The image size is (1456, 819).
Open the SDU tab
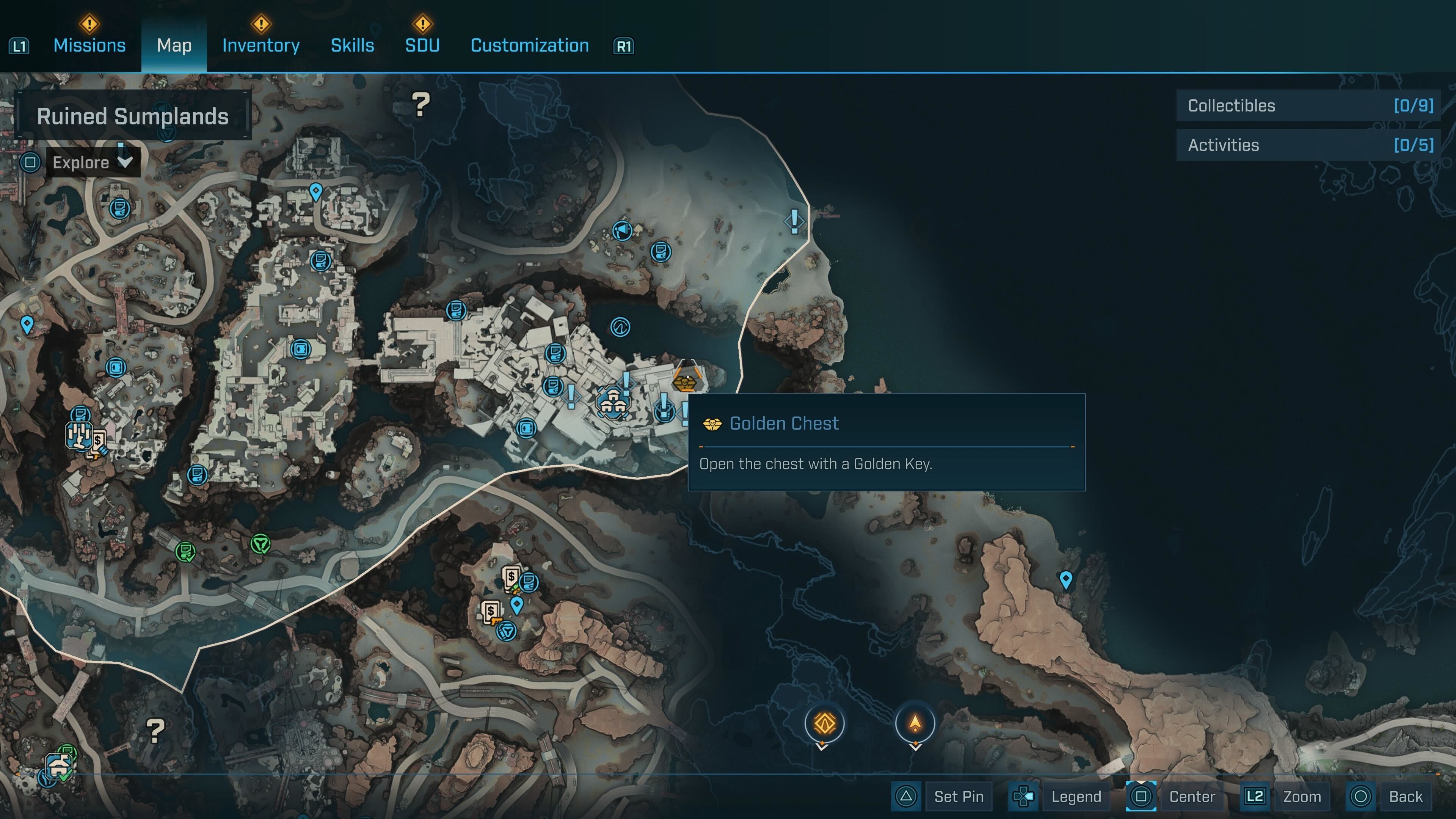tap(422, 45)
